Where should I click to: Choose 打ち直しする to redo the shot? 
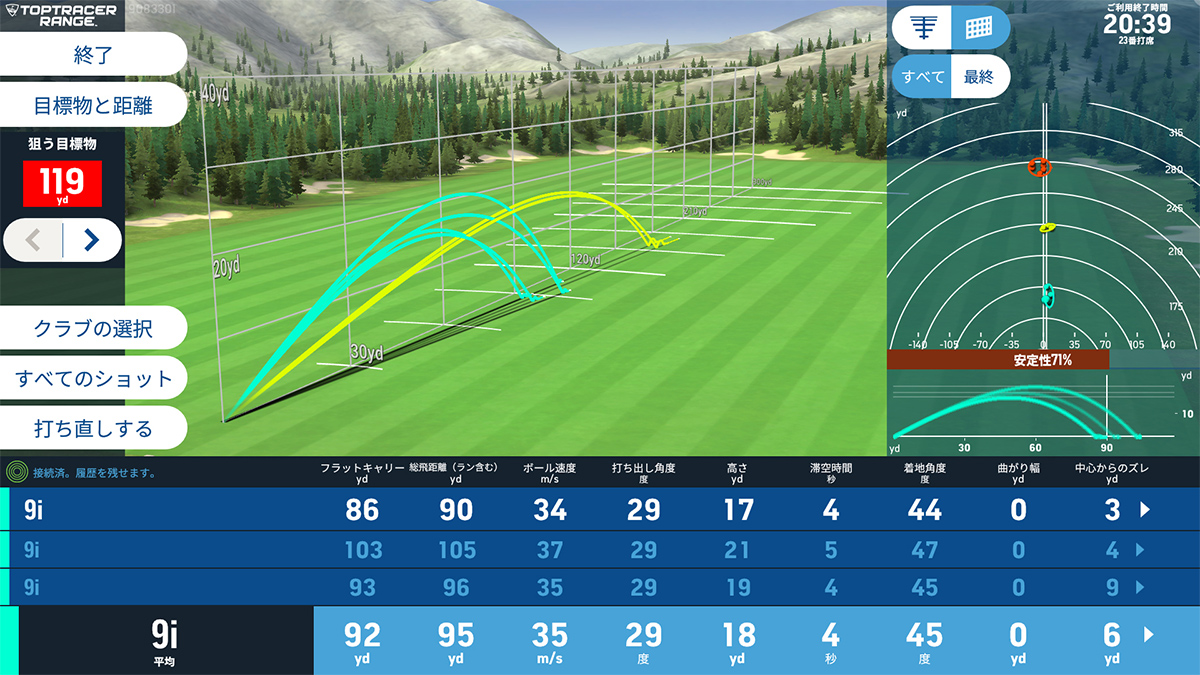(x=93, y=428)
